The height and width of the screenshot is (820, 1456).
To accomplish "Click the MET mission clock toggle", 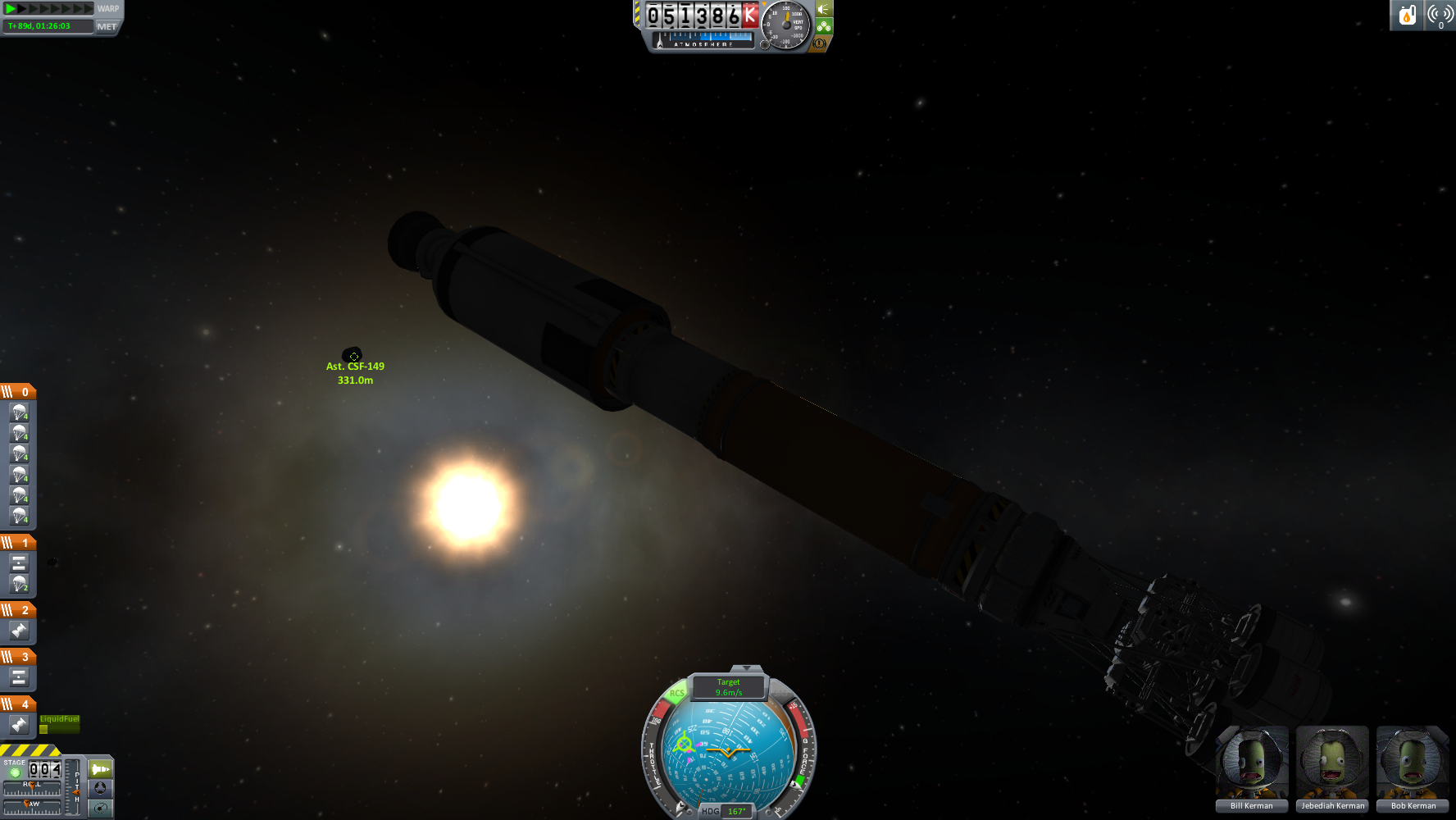I will tap(107, 26).
